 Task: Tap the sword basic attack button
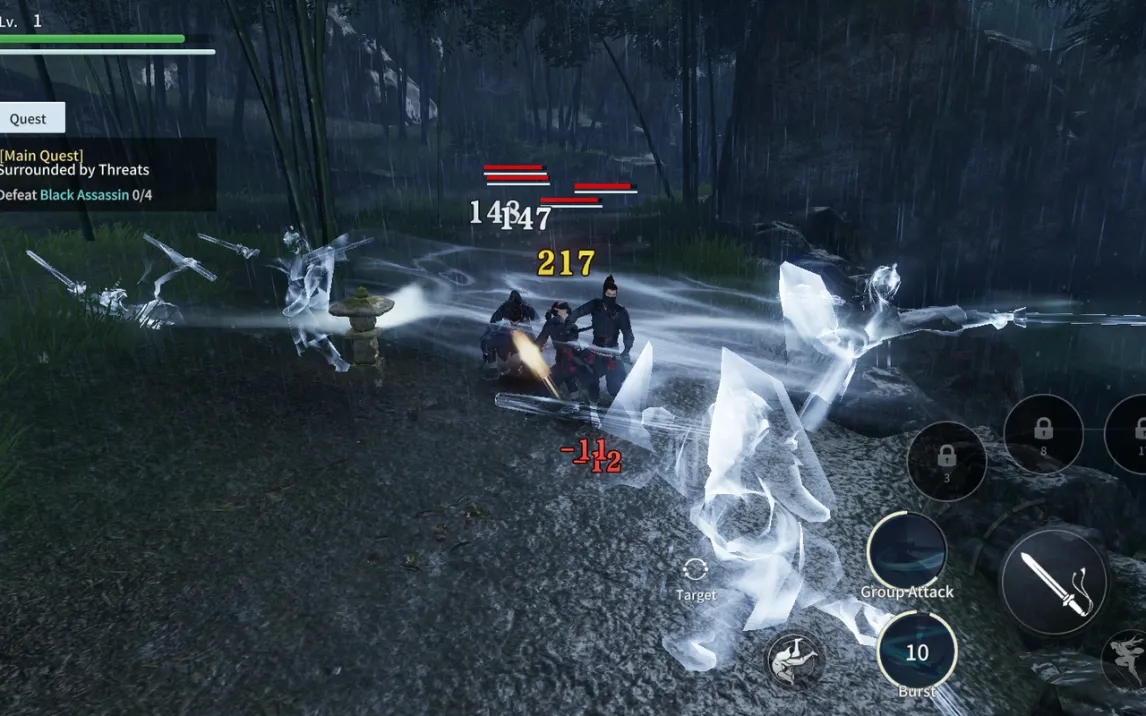(1054, 582)
